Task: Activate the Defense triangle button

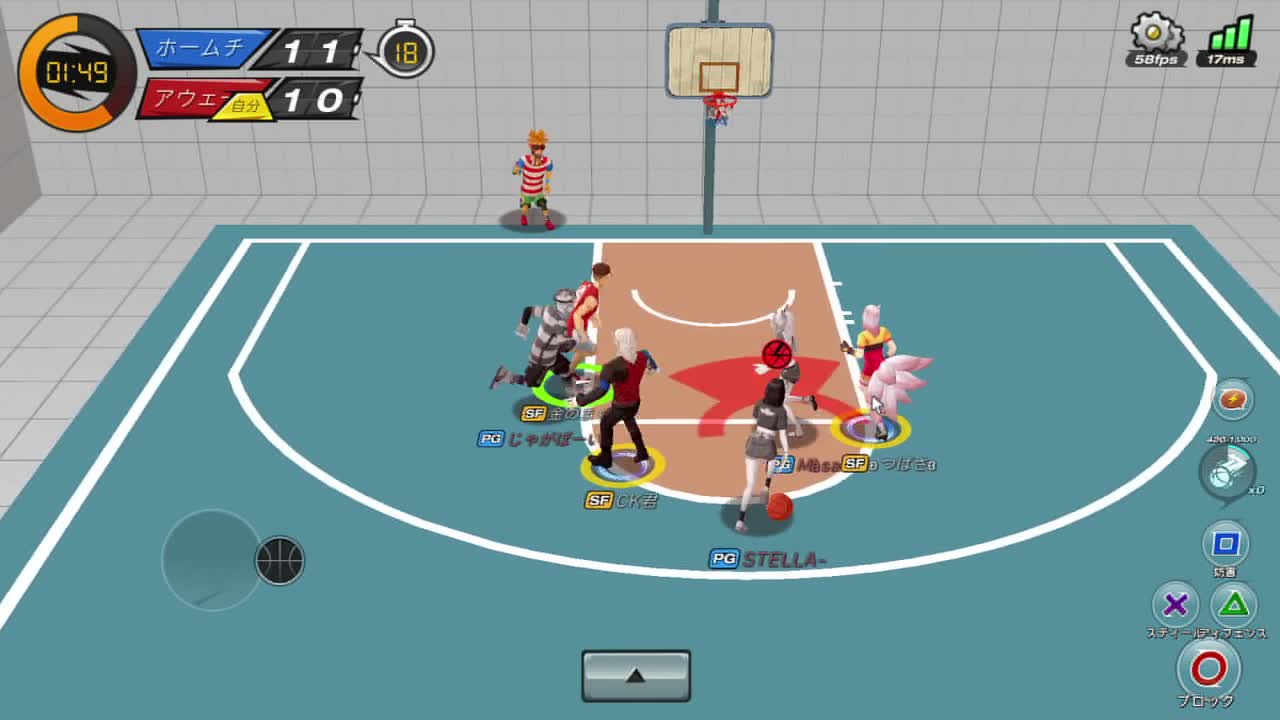Action: pos(1235,604)
